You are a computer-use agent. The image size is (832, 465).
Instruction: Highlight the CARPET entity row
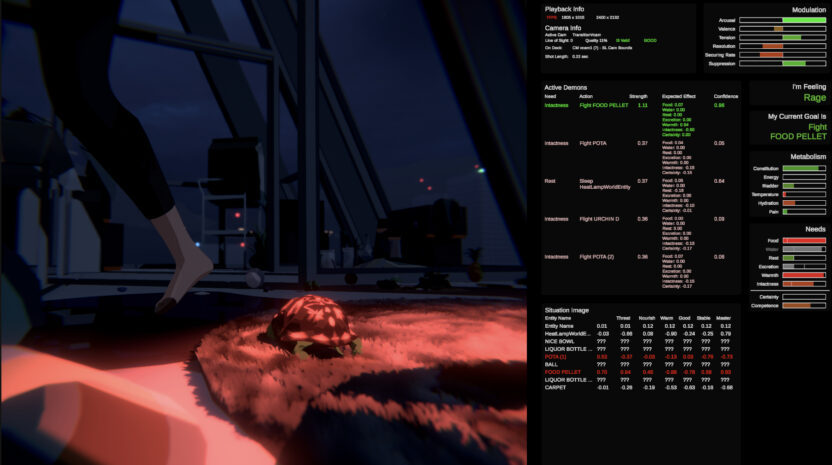[555, 387]
